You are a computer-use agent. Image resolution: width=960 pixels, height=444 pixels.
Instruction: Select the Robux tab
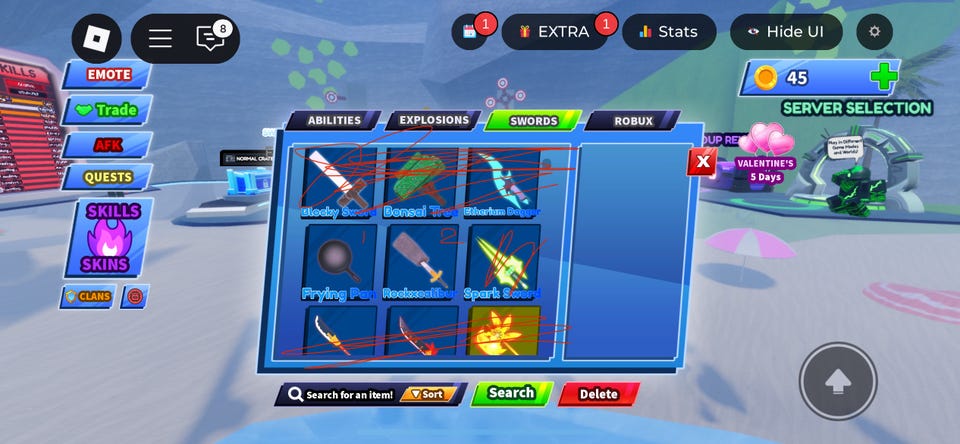[x=633, y=121]
